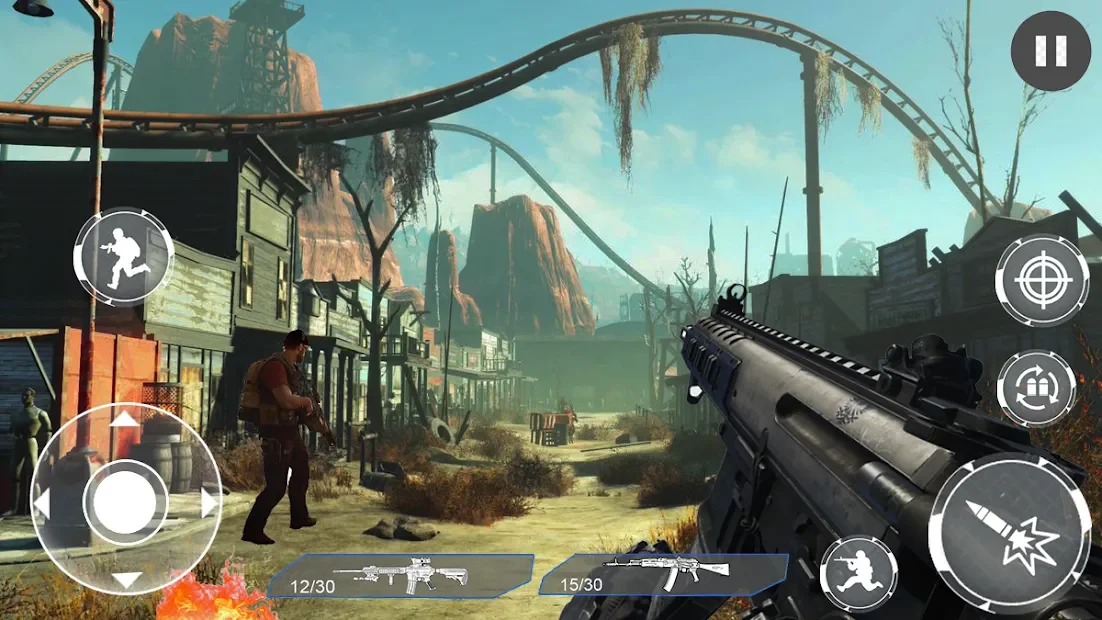This screenshot has width=1102, height=620.
Task: Select the assault rifle slot showing 12/30
Action: coord(400,576)
